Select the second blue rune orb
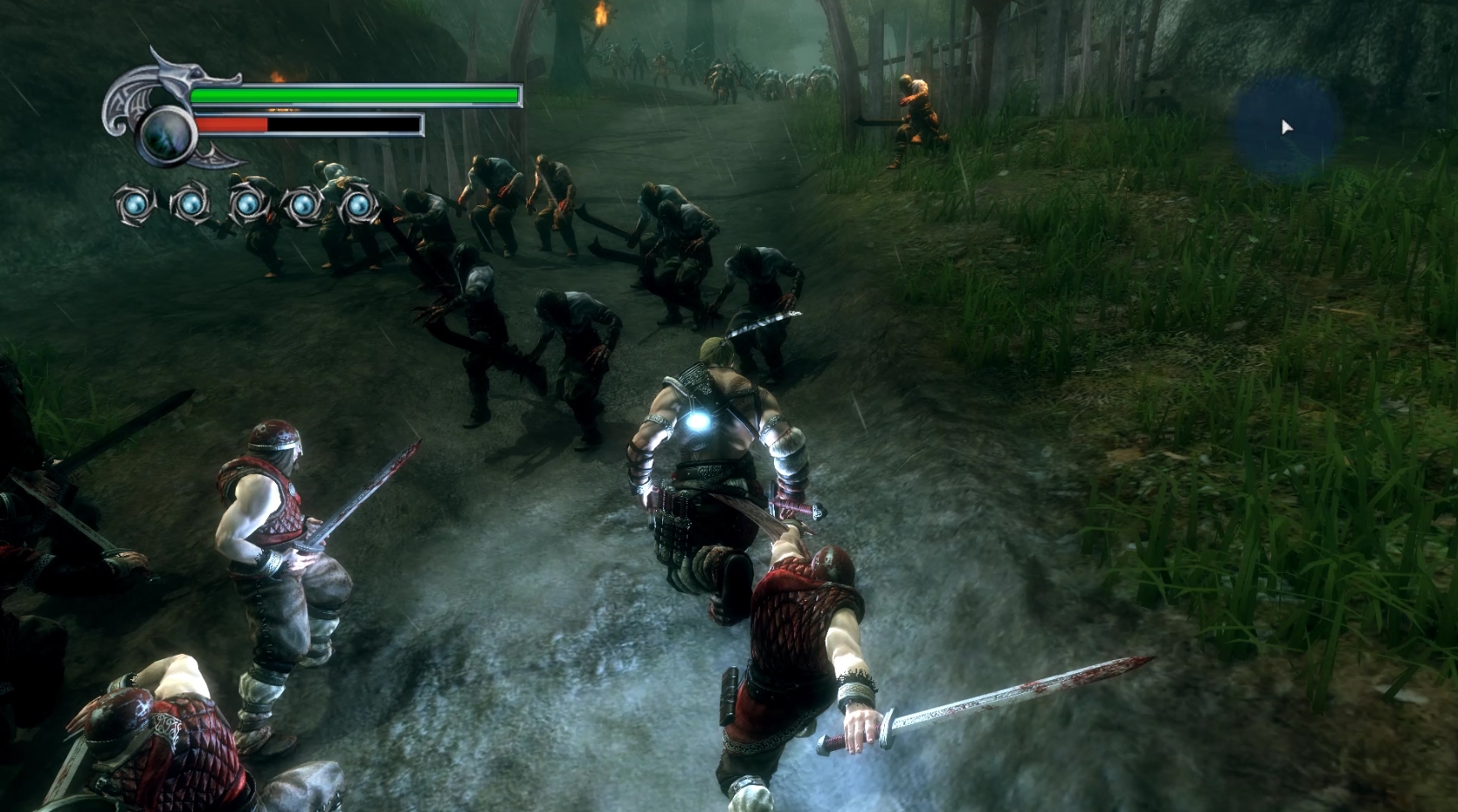Image resolution: width=1458 pixels, height=812 pixels. [190, 204]
